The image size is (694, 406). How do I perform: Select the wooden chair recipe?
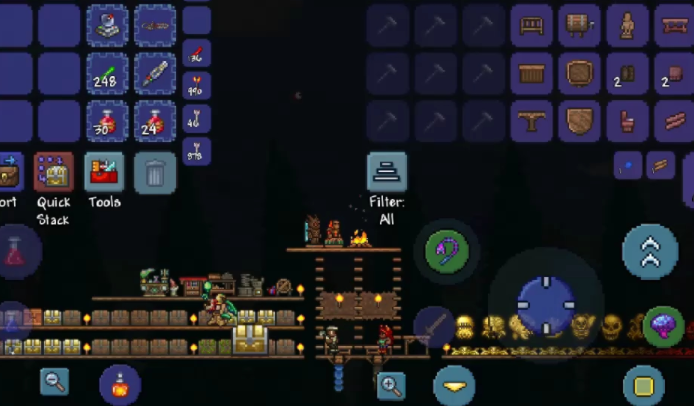(x=625, y=121)
